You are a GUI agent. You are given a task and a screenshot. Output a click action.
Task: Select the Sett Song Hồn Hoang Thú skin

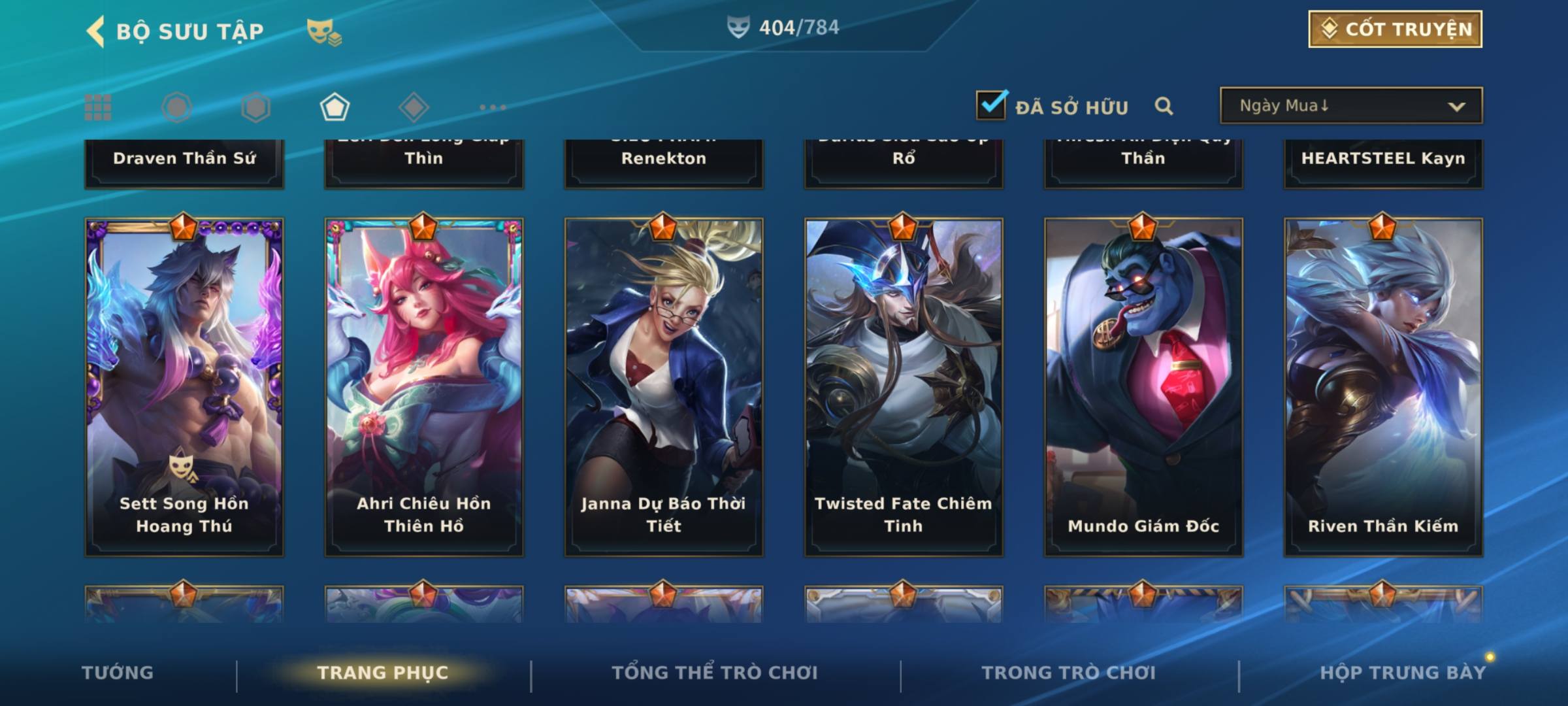[x=184, y=387]
